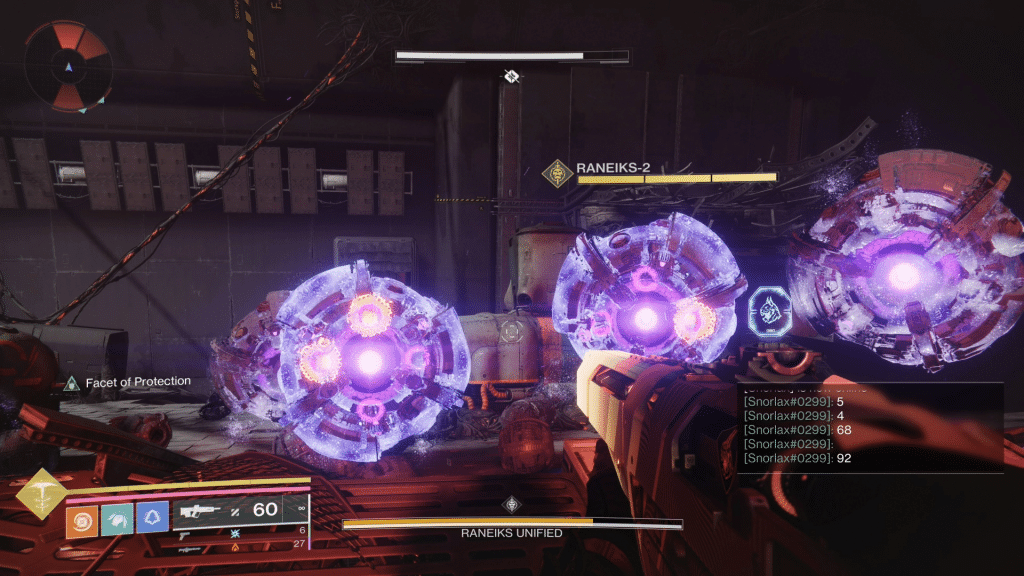Open the Snorlax#0299 chat box
This screenshot has width=1024, height=576.
870,428
